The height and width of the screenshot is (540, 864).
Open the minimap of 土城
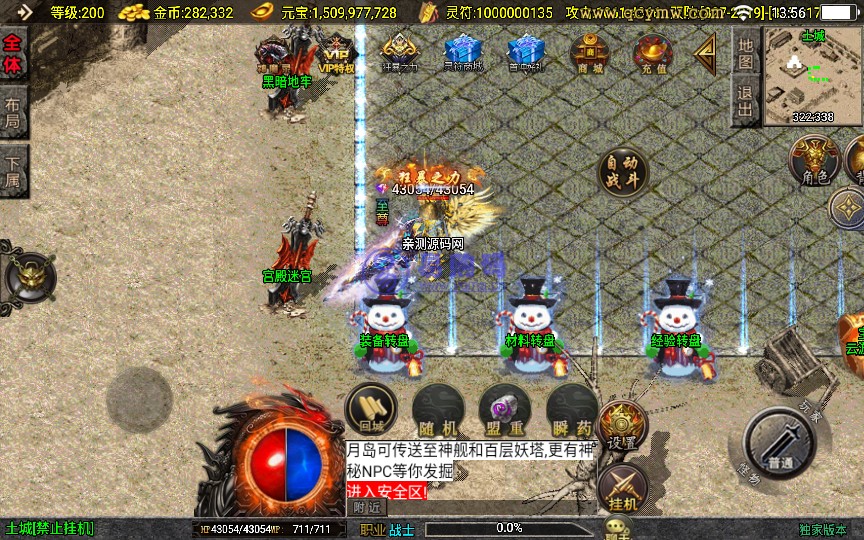[x=811, y=76]
